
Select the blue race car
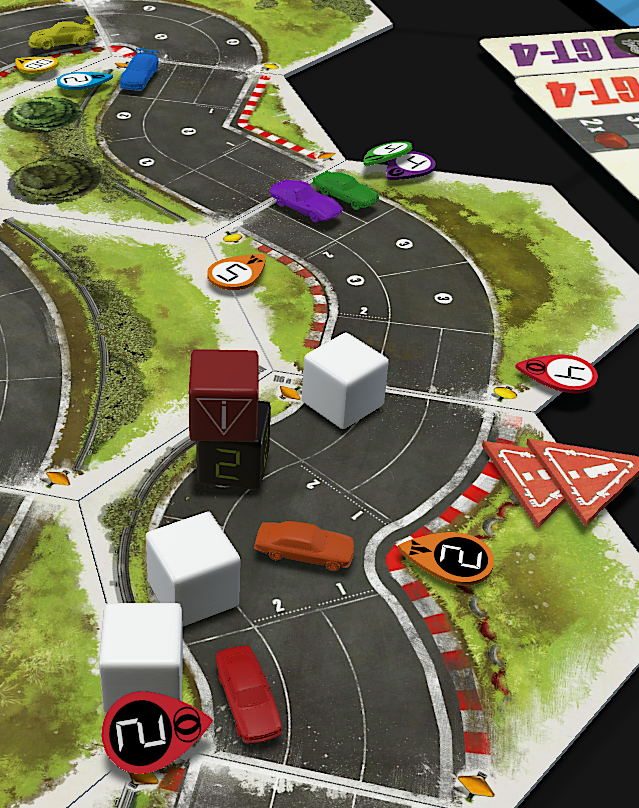tap(139, 70)
